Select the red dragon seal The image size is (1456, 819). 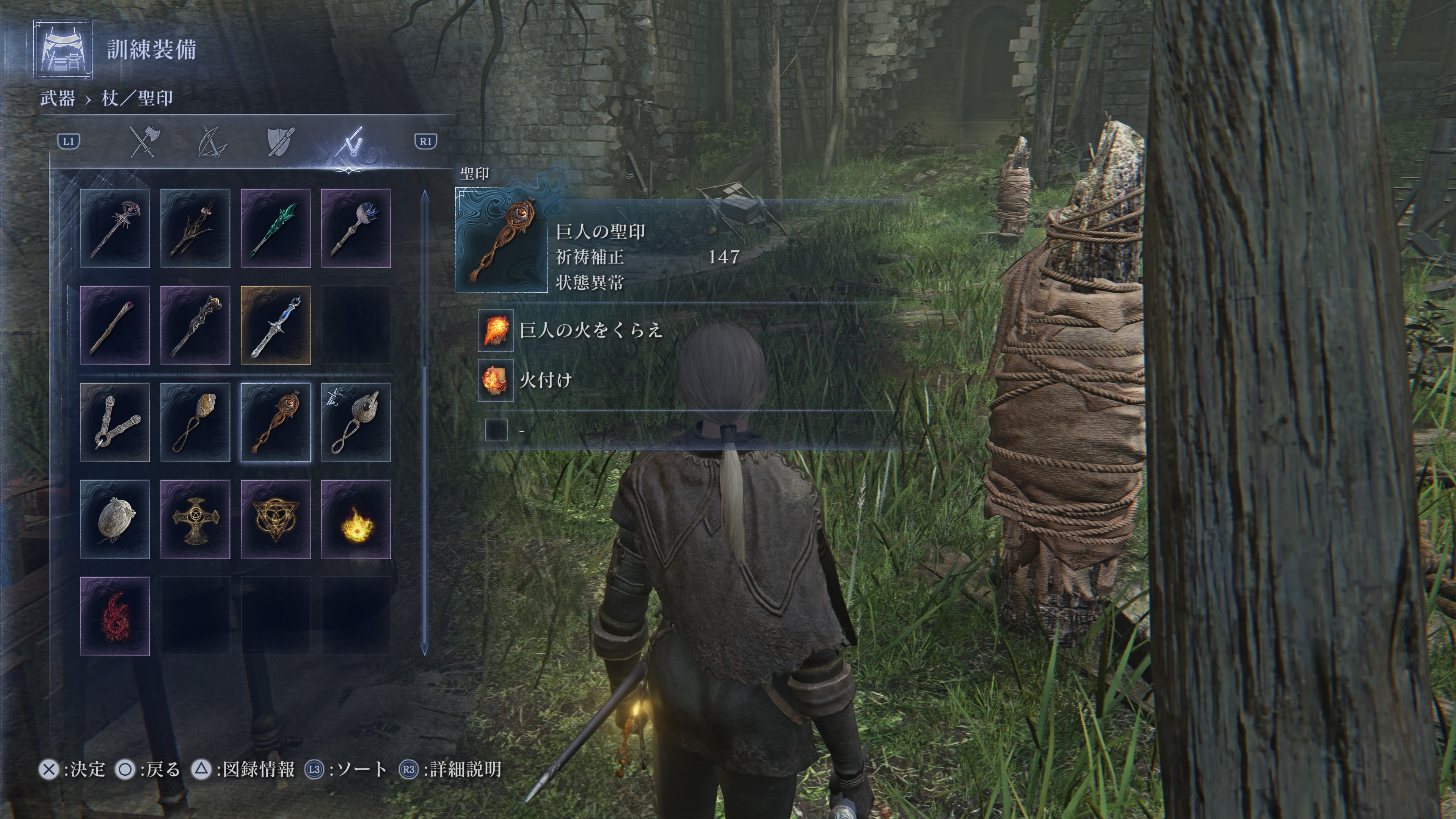[x=115, y=616]
